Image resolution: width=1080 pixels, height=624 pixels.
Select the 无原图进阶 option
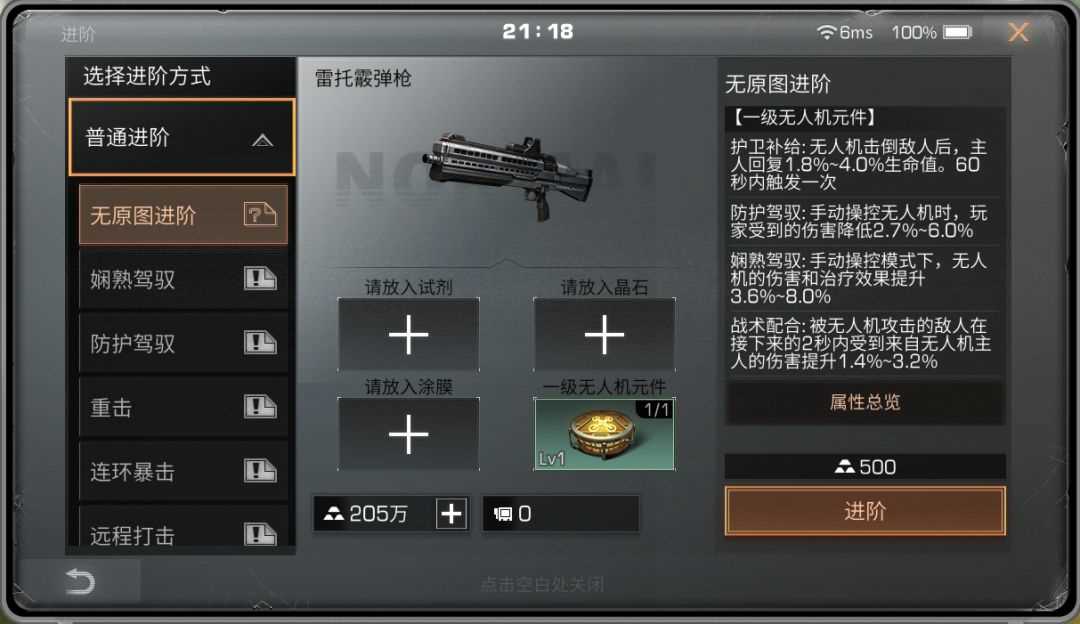183,215
